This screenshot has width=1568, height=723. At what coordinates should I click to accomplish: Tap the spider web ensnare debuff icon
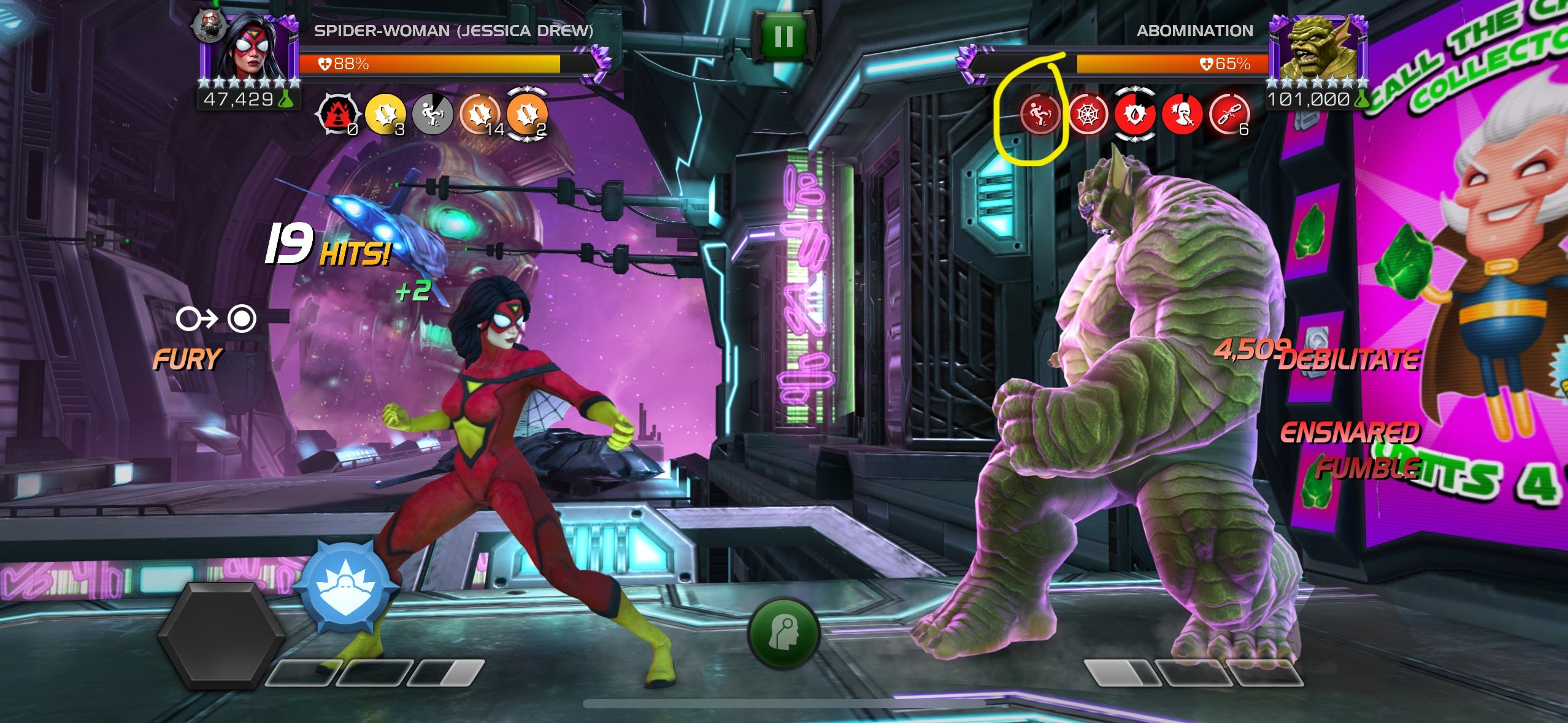[x=1088, y=114]
